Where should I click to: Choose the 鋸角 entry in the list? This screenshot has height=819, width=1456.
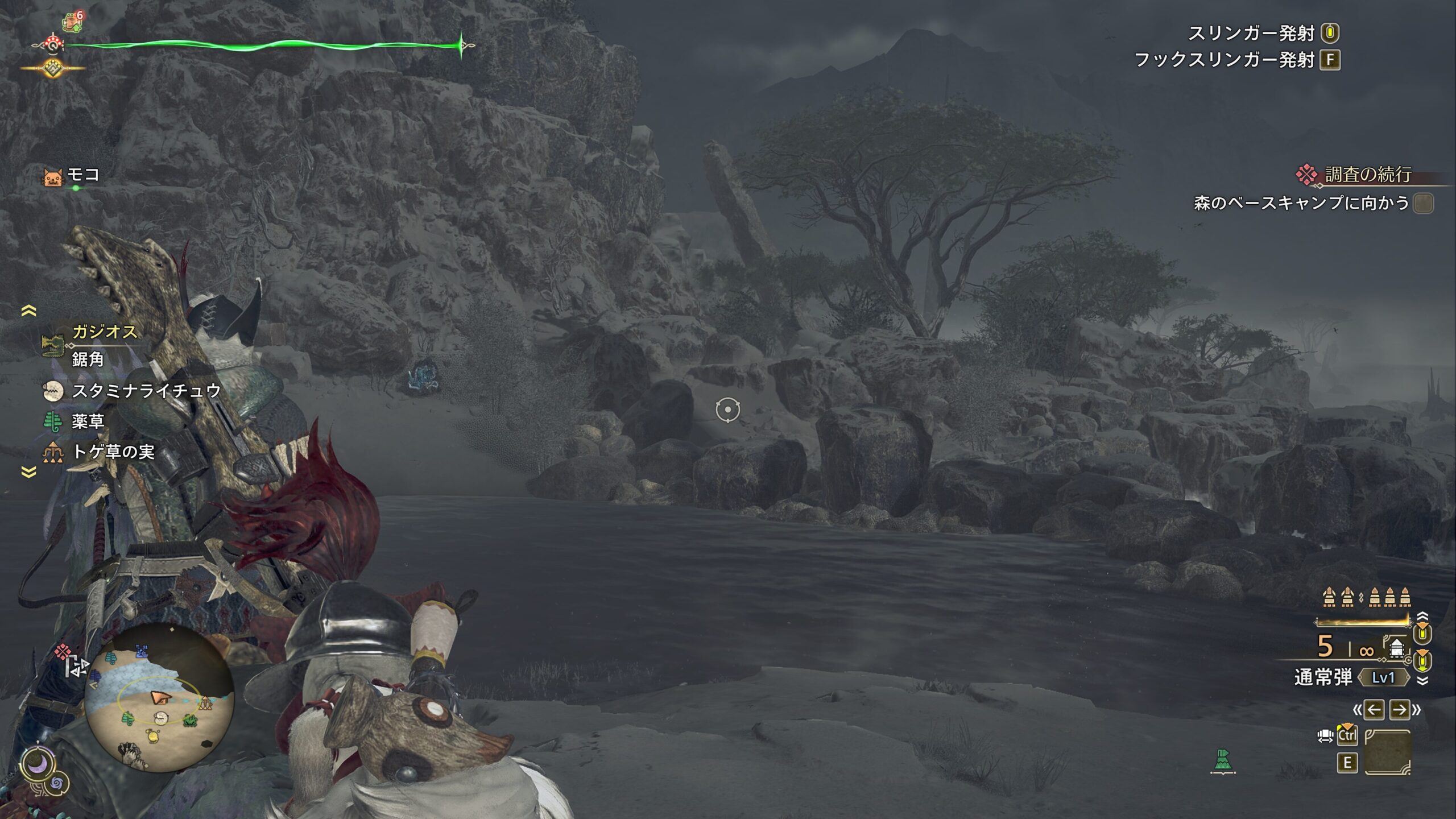click(88, 359)
